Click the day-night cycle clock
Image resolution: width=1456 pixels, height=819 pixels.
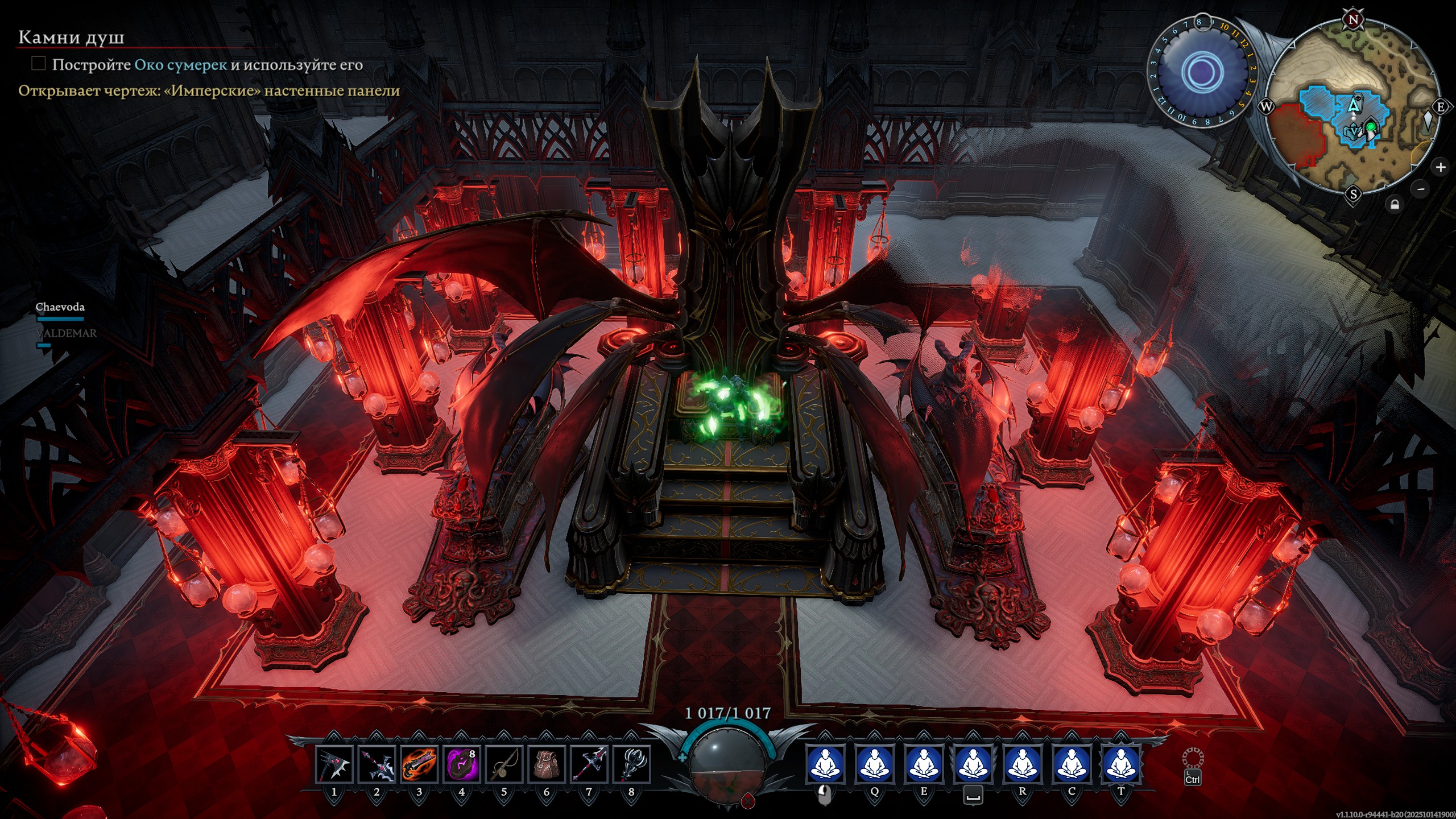point(1202,71)
